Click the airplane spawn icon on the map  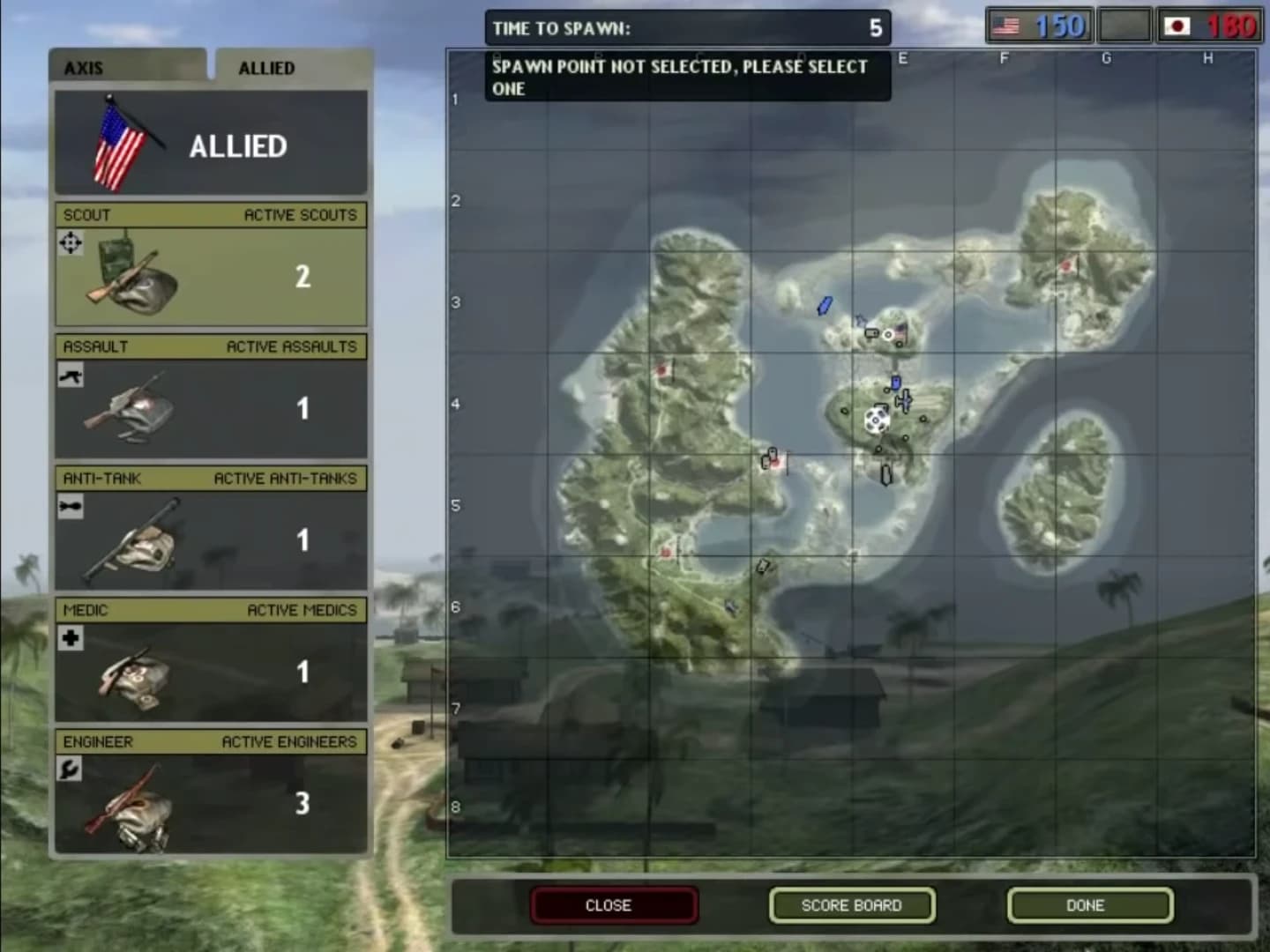pyautogui.click(x=904, y=399)
